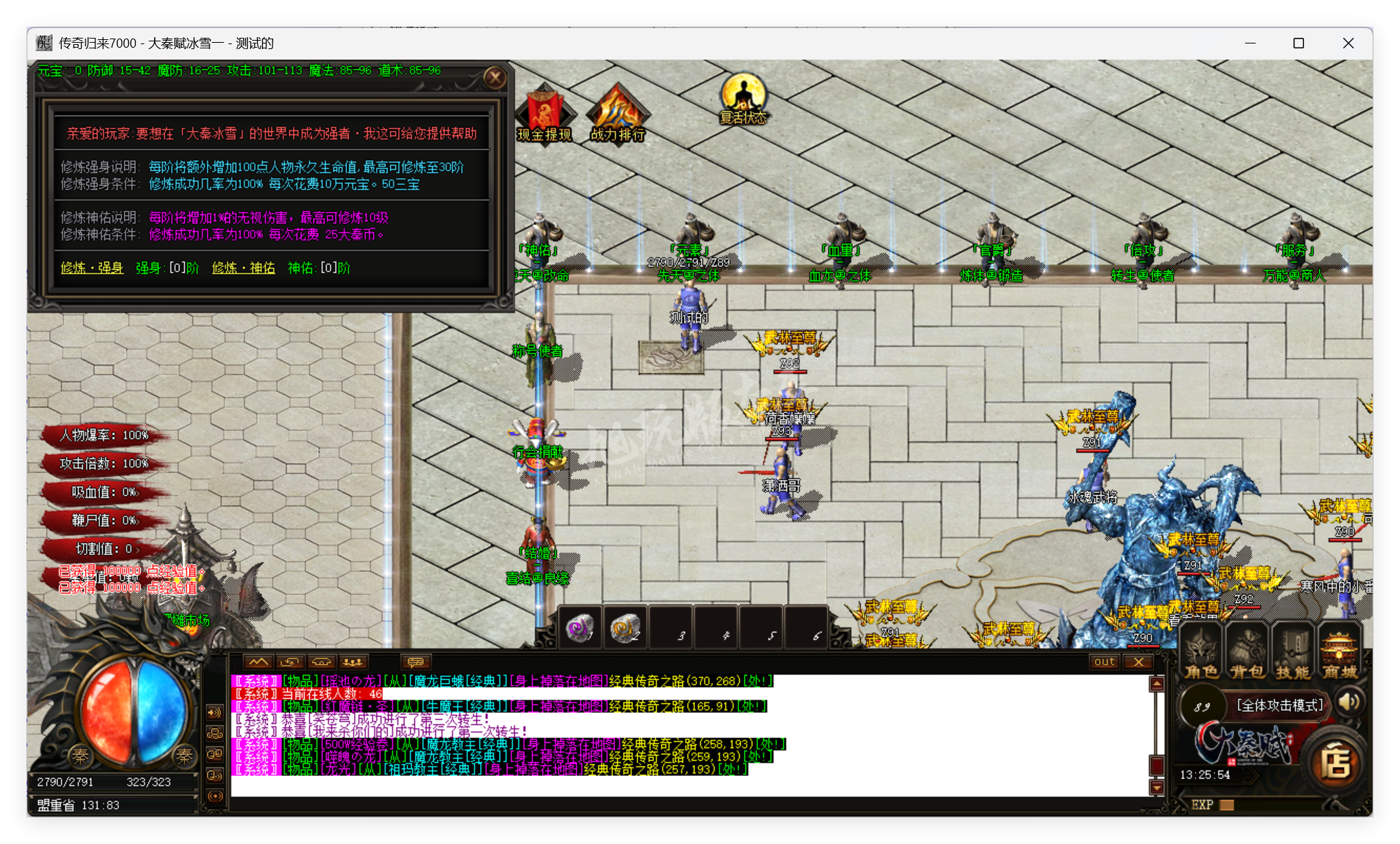This screenshot has height=844, width=1400.
Task: Open the 角色 character panel
Action: (x=1201, y=653)
